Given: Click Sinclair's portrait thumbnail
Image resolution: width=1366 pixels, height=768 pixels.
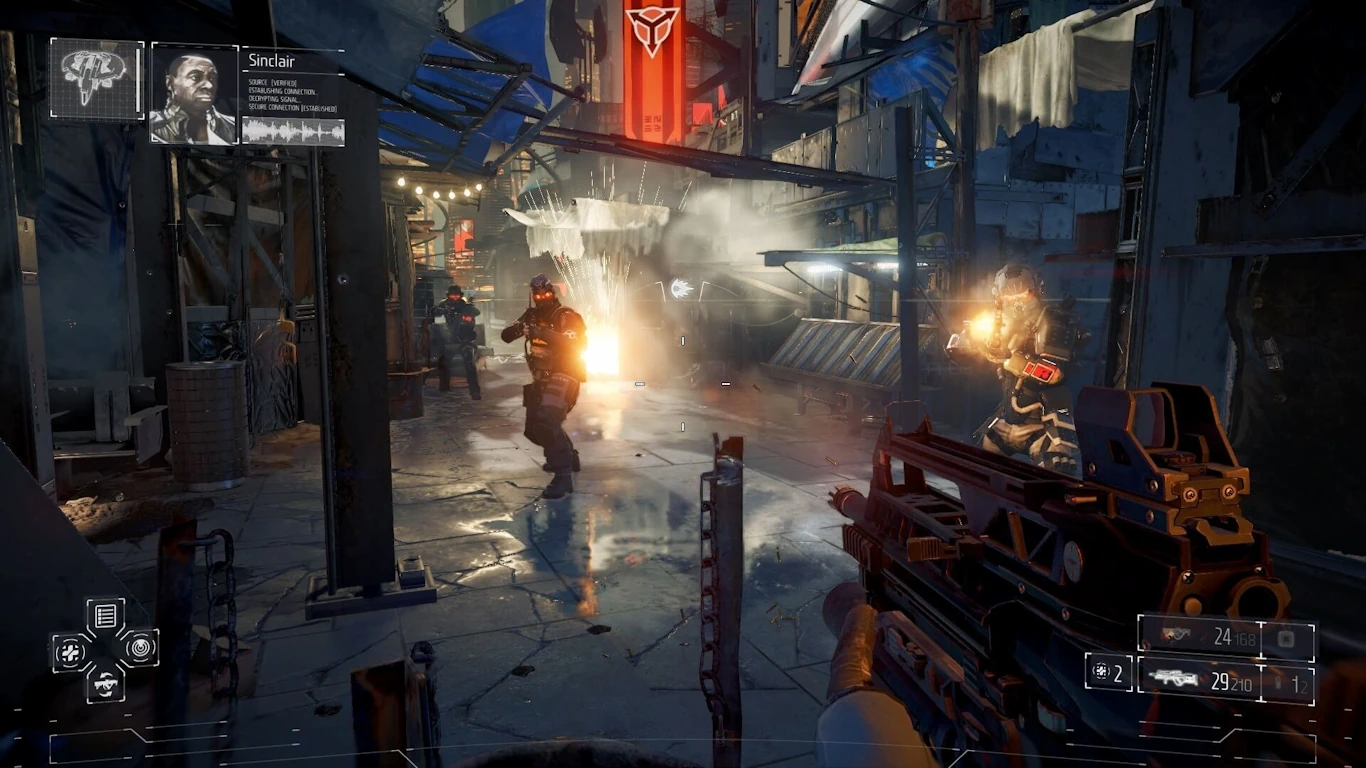Looking at the screenshot, I should 195,93.
